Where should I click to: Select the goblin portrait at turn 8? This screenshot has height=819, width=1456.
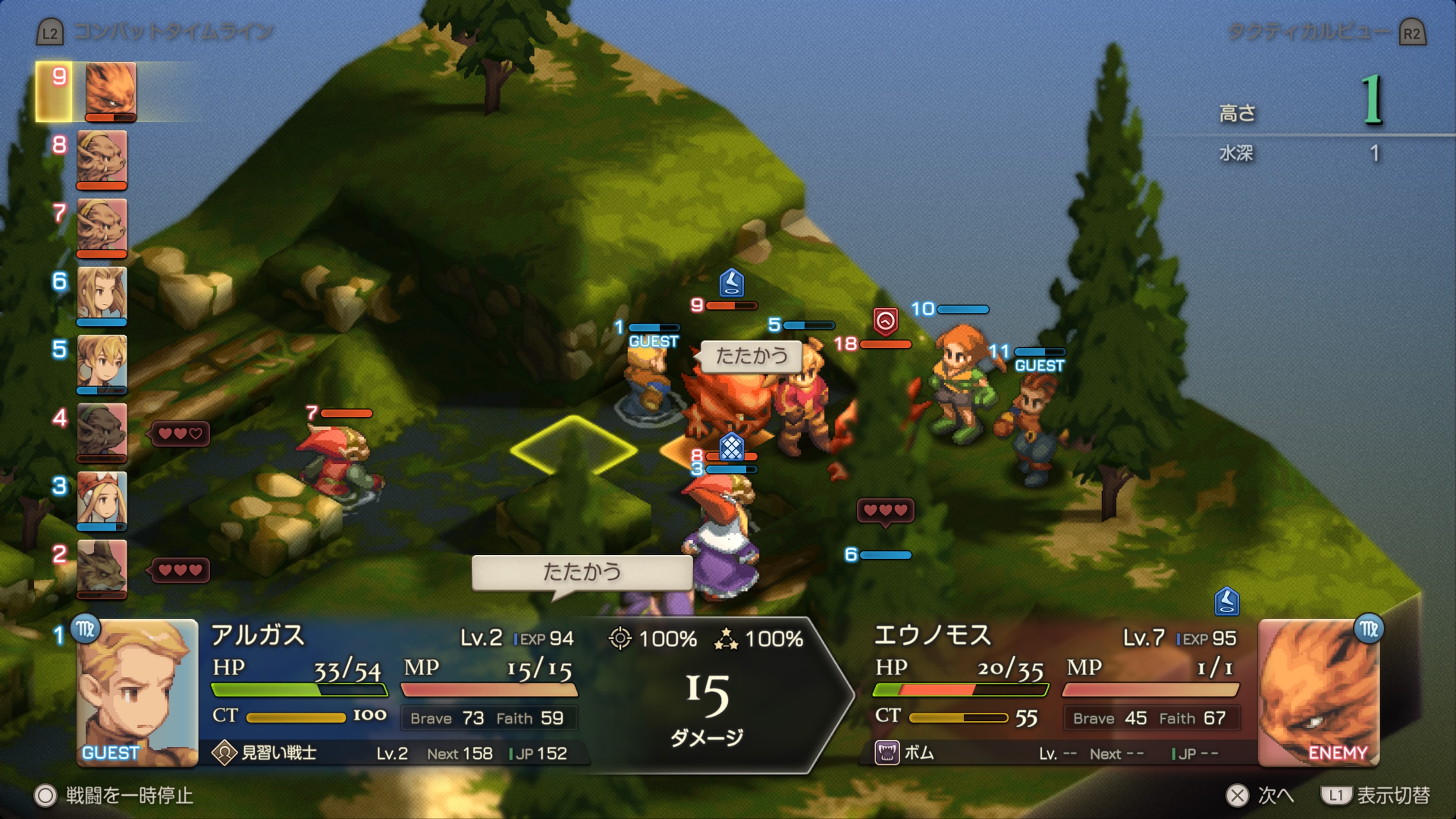[x=102, y=158]
